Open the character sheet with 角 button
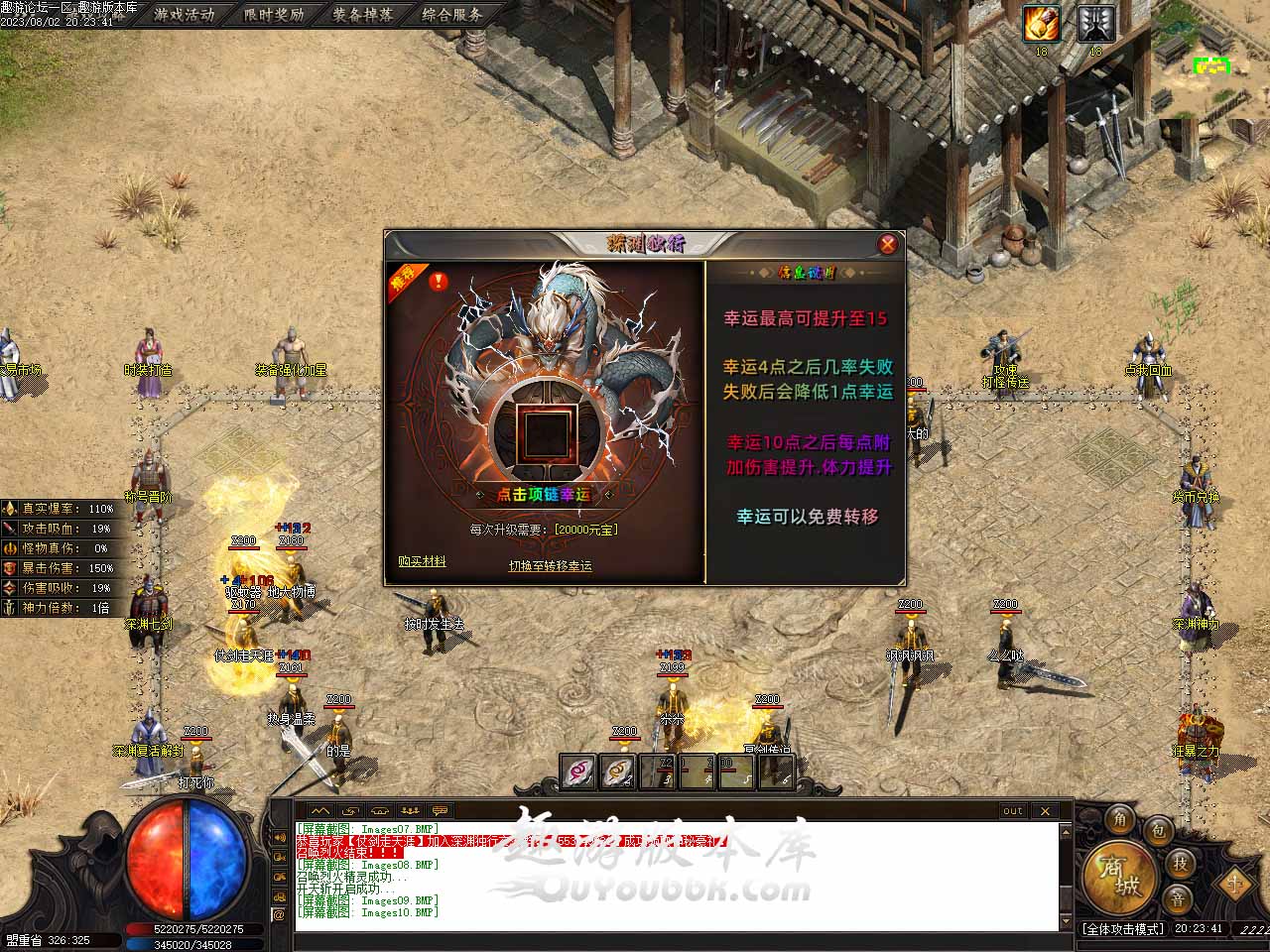This screenshot has height=952, width=1270. (x=1119, y=819)
